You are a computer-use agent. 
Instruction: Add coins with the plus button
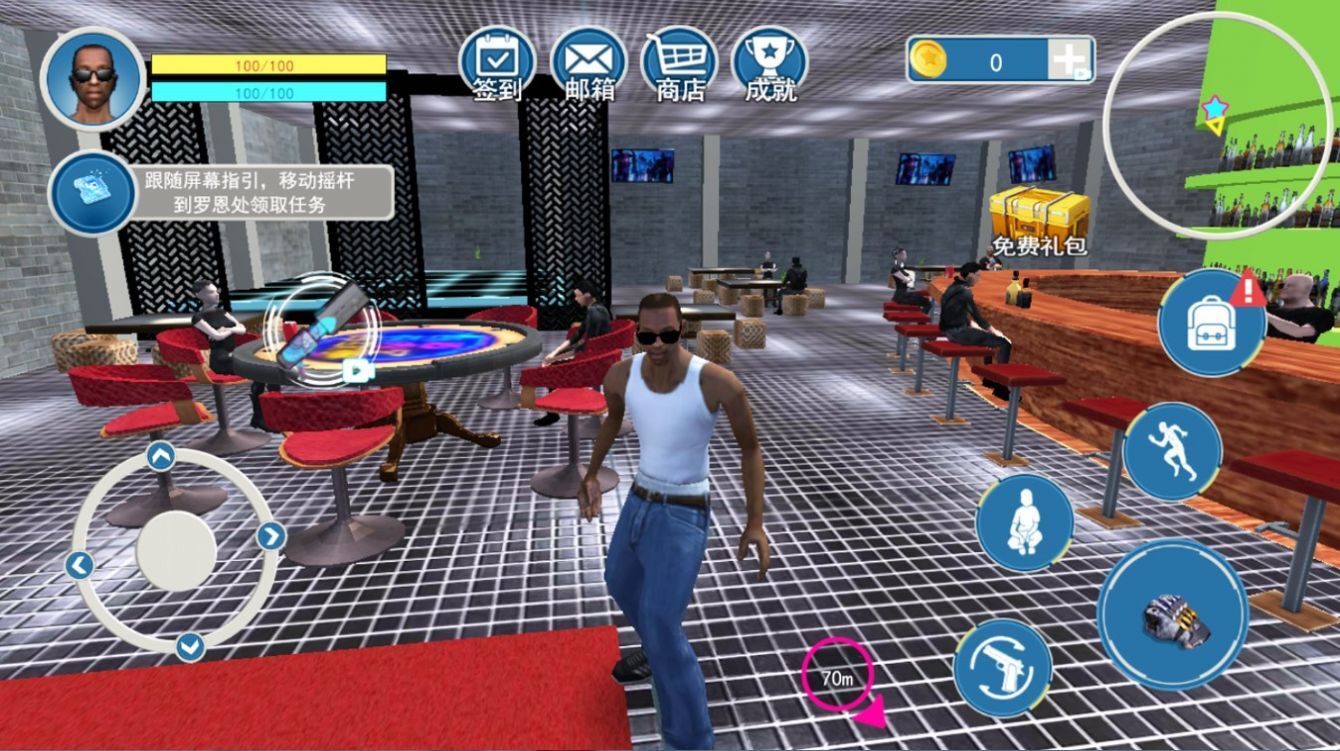click(1068, 61)
